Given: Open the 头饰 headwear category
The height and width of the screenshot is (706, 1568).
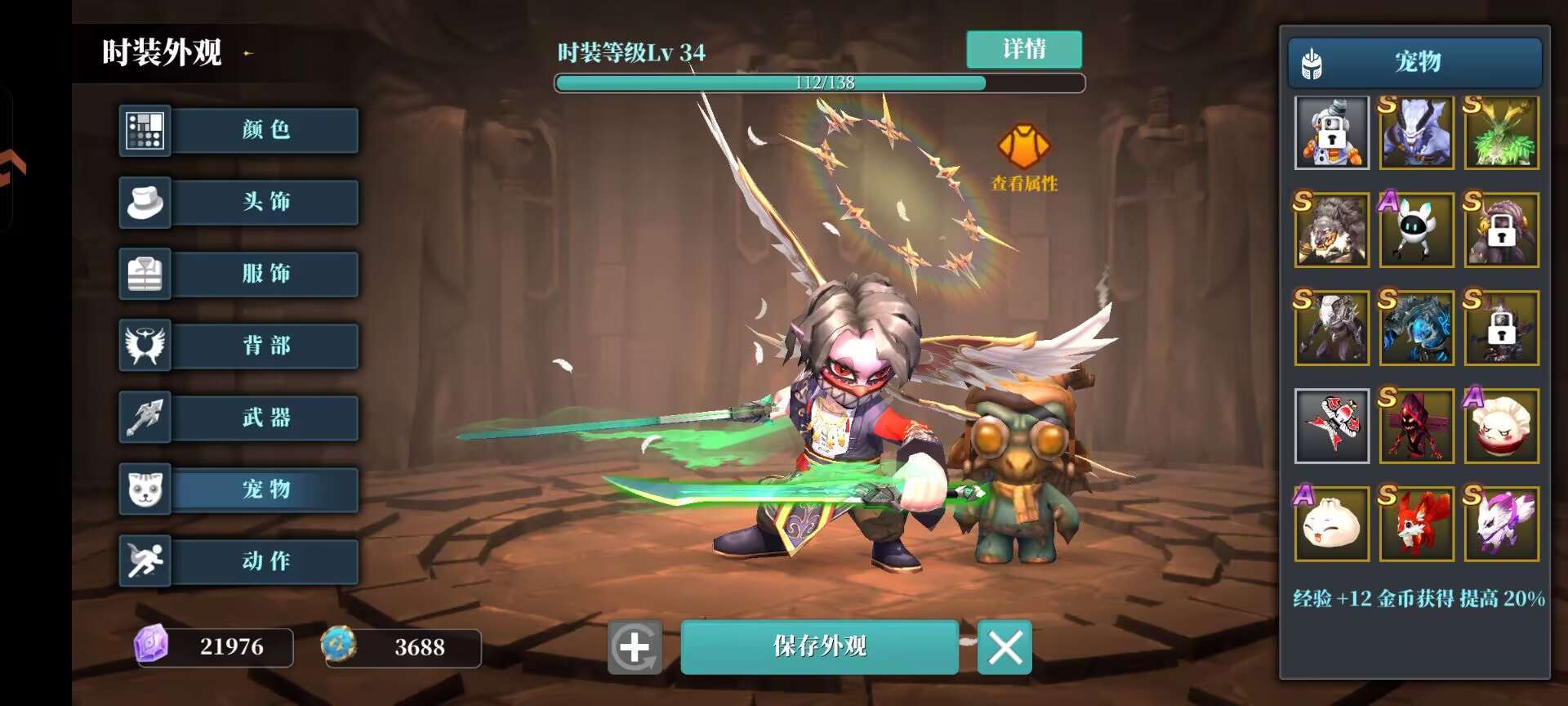Looking at the screenshot, I should tap(145, 202).
